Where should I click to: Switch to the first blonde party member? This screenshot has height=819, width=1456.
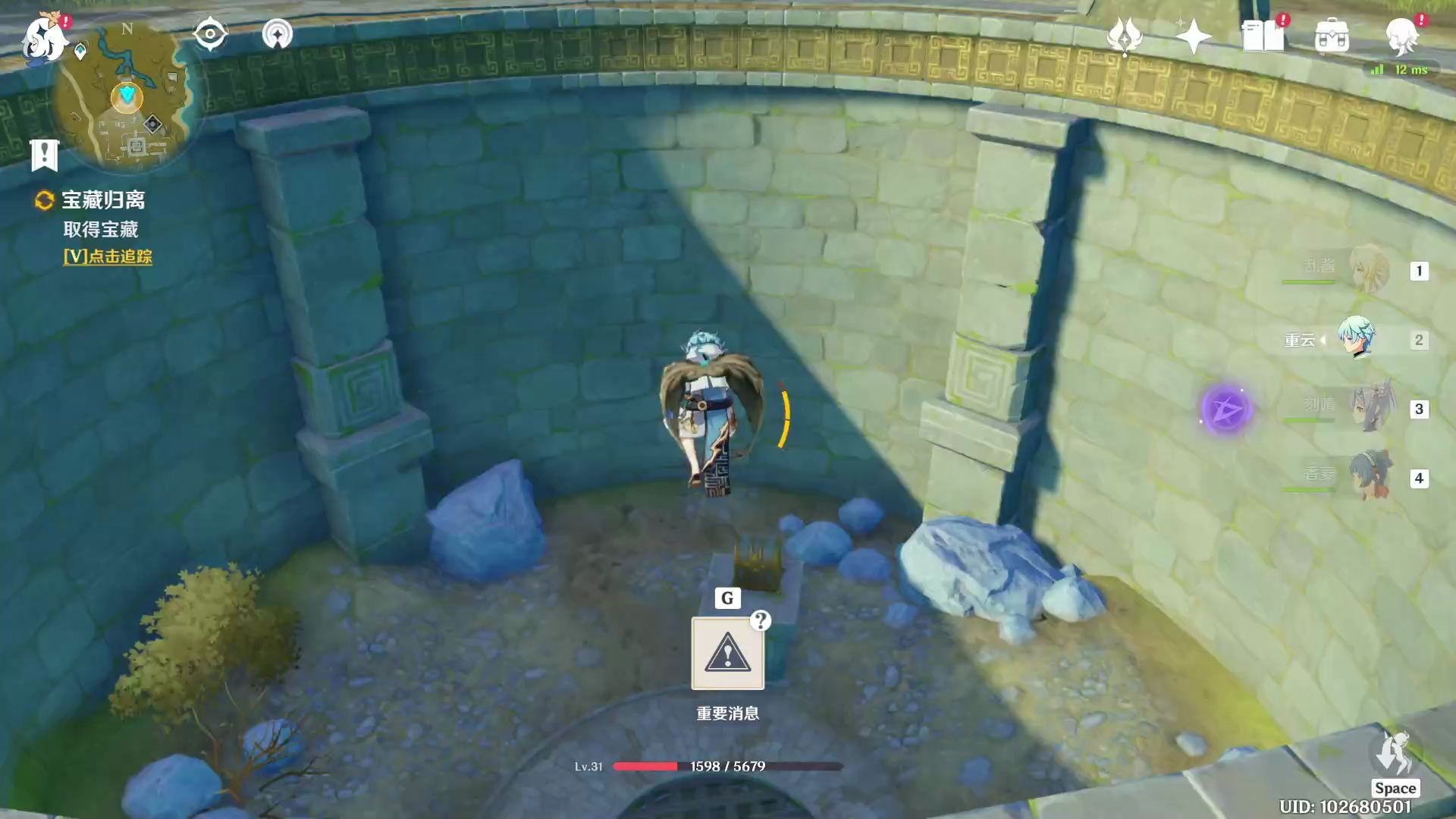pyautogui.click(x=1369, y=269)
